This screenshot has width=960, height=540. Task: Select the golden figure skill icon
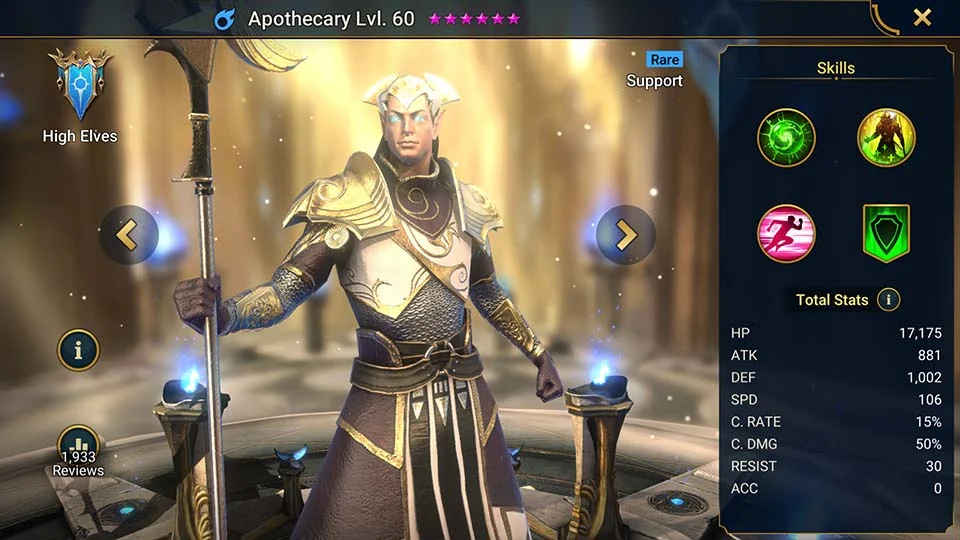click(x=886, y=137)
